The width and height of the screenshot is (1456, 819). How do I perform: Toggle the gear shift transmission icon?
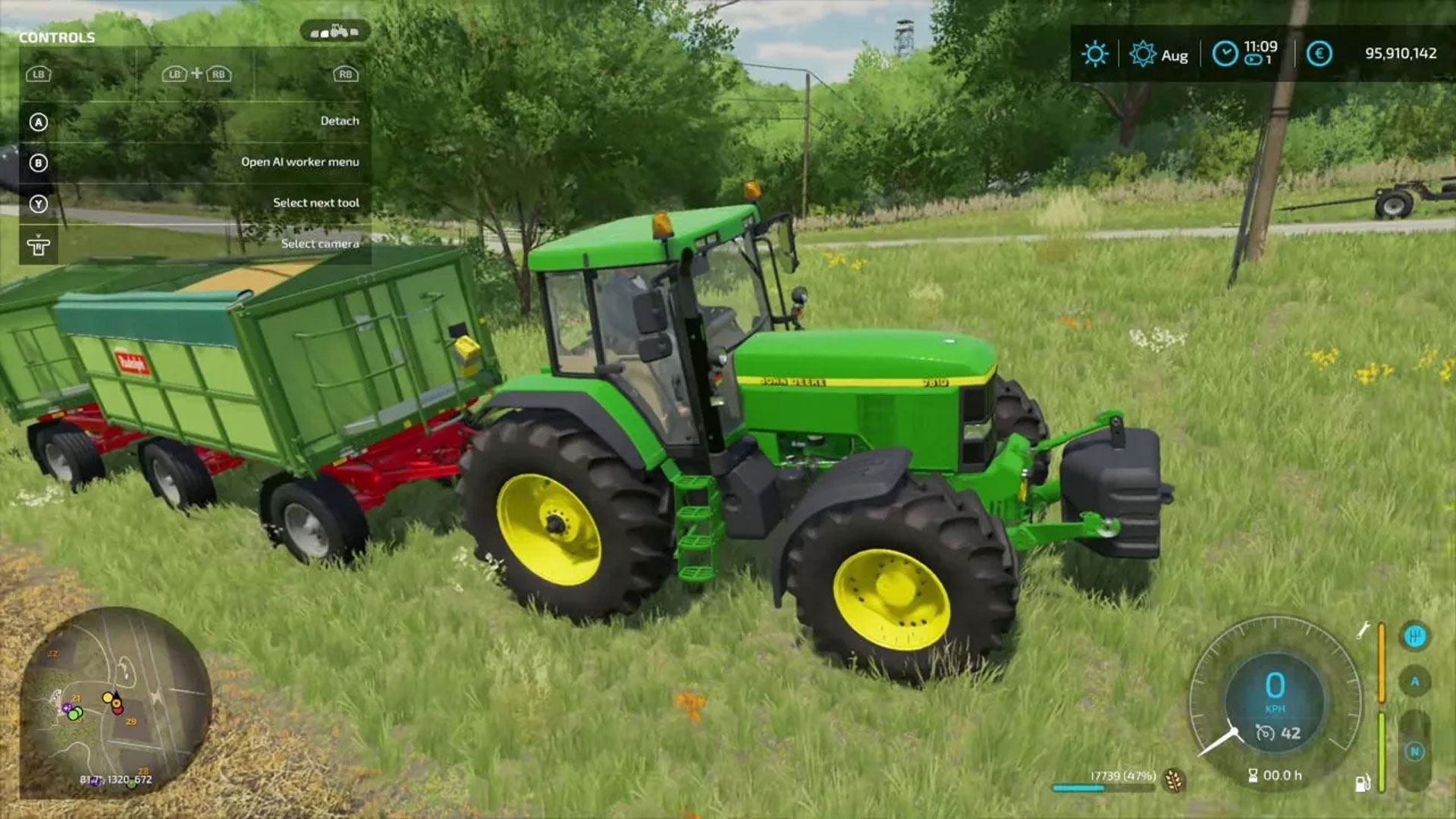tap(1414, 635)
